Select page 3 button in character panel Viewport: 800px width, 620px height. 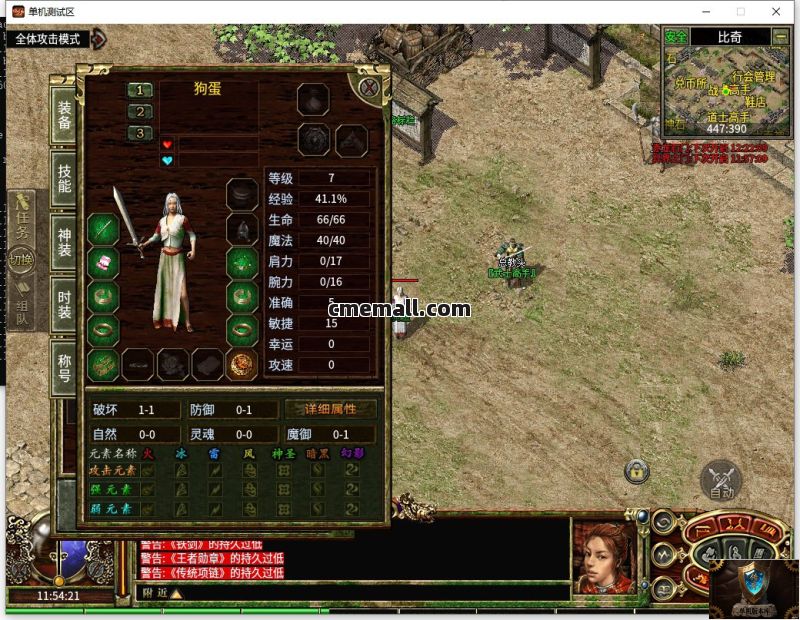tap(139, 133)
